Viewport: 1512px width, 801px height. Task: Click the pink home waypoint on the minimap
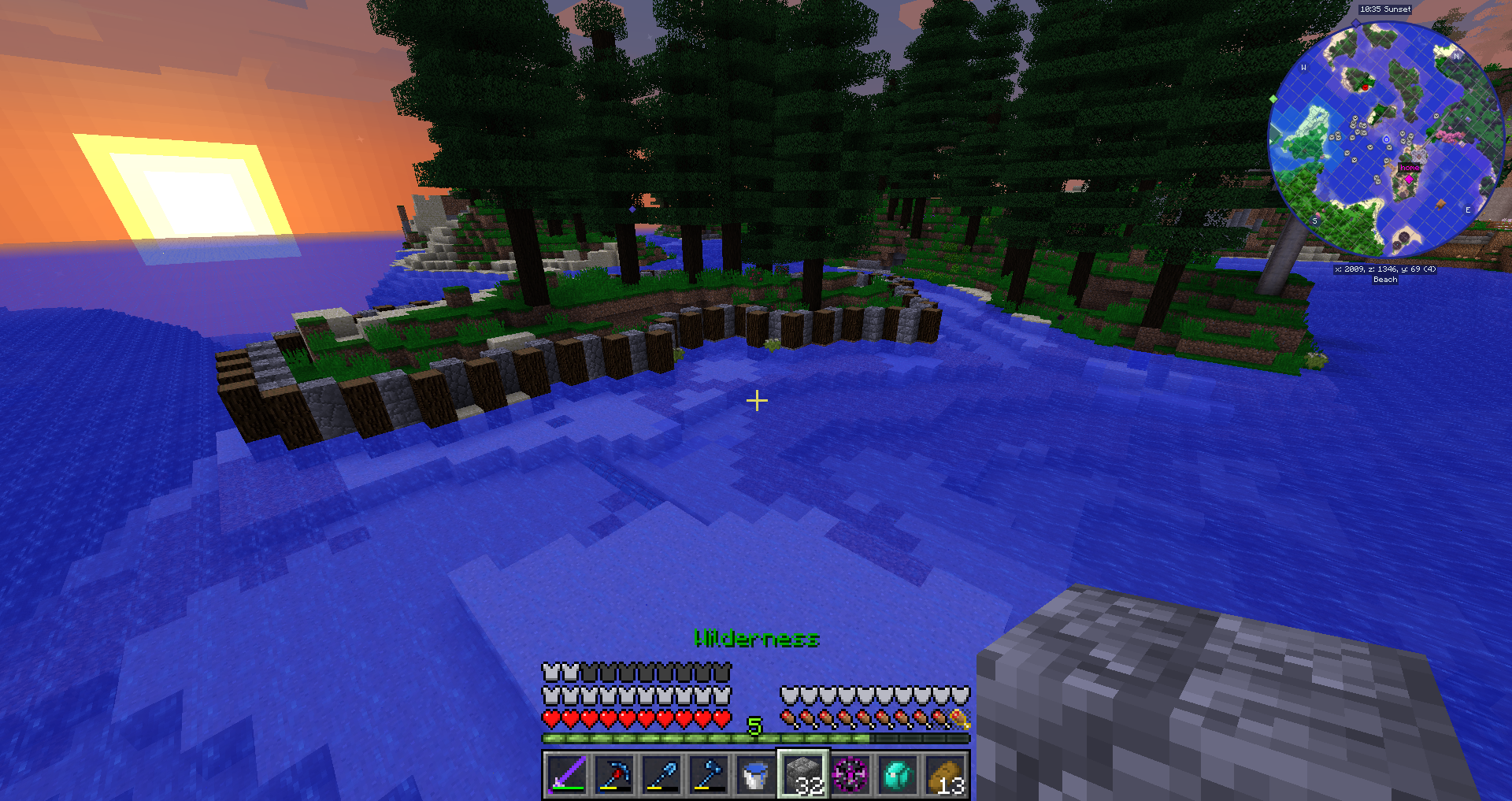(x=1409, y=180)
